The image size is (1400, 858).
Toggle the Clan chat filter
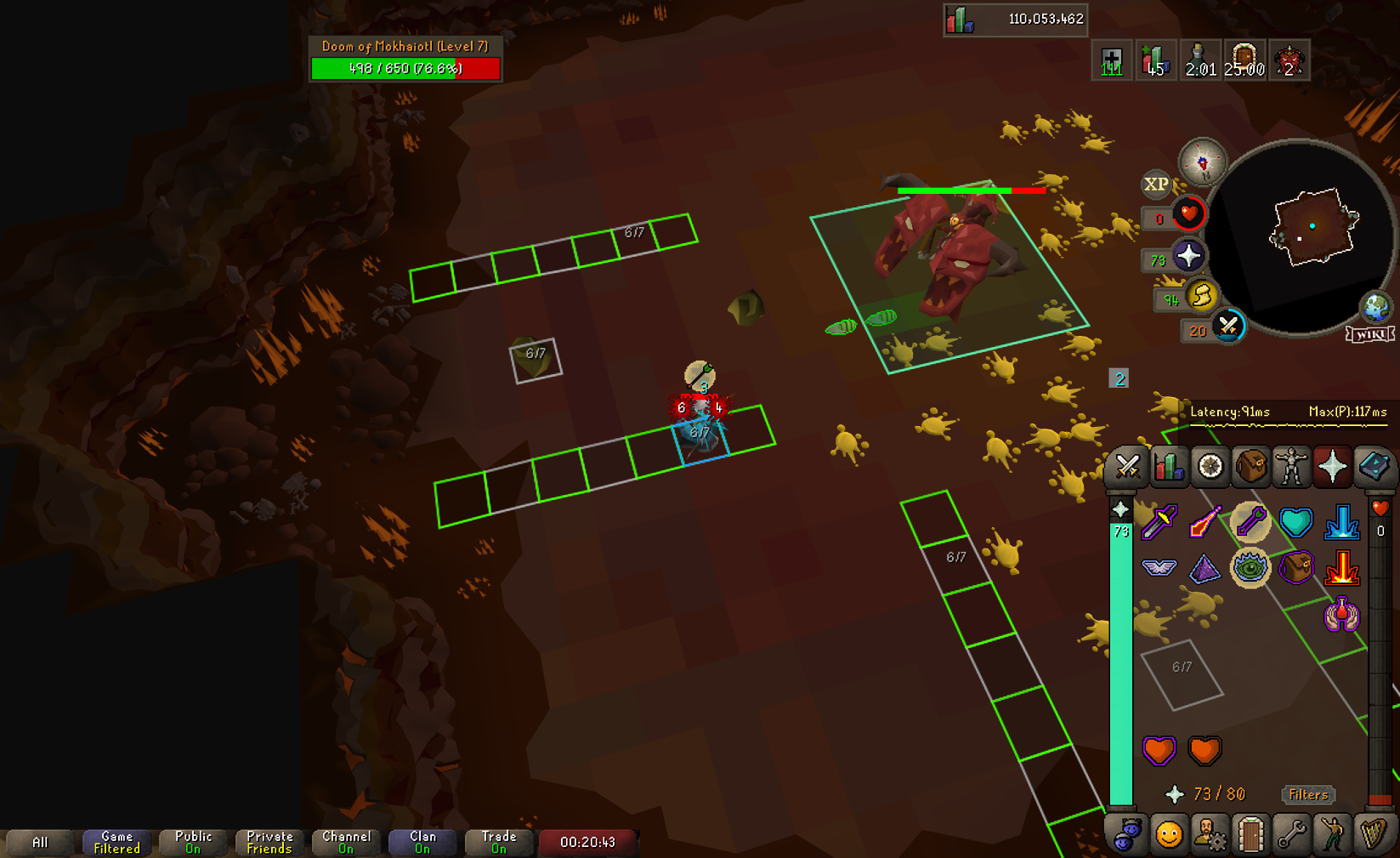(422, 842)
